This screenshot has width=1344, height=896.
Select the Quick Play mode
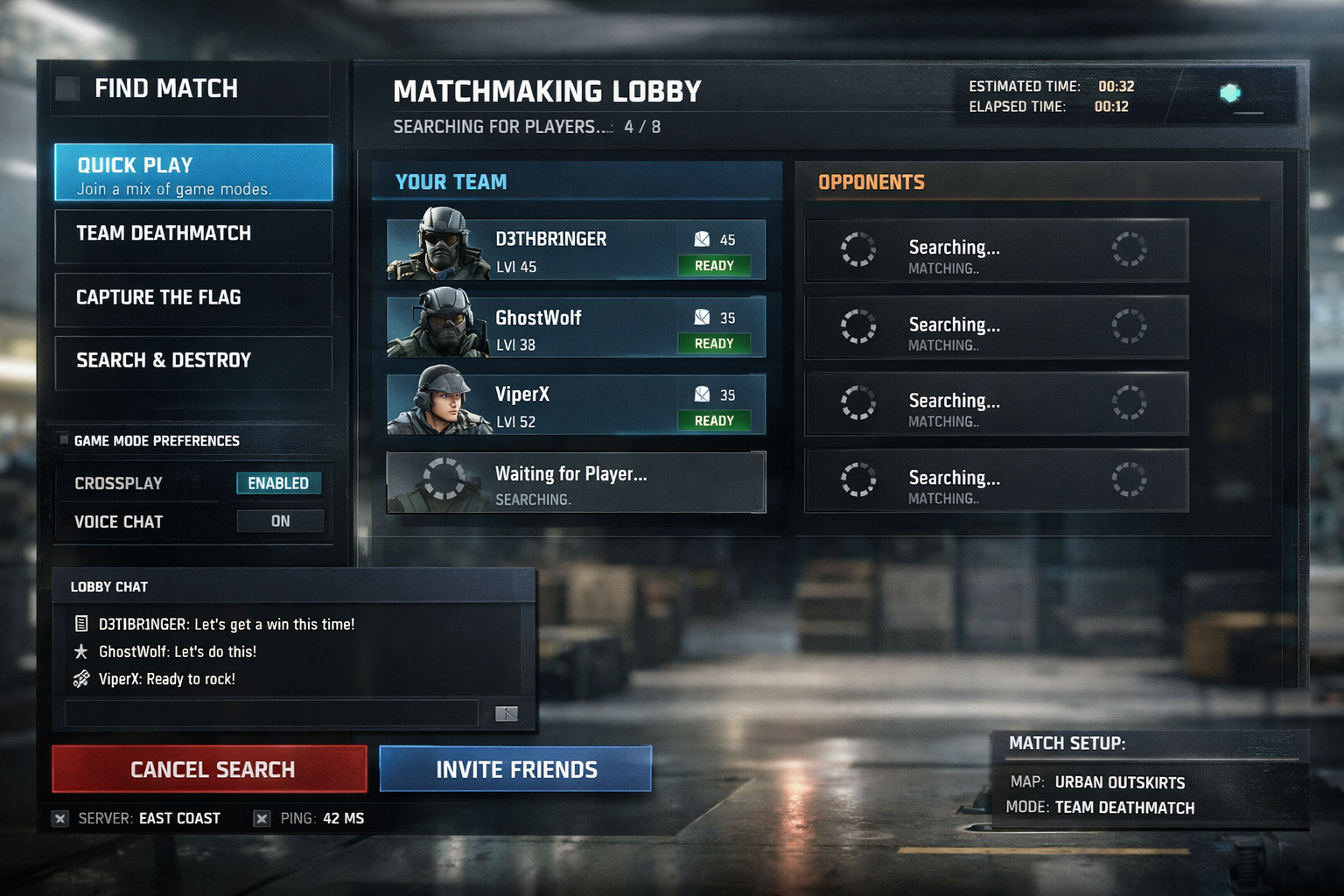pyautogui.click(x=193, y=173)
